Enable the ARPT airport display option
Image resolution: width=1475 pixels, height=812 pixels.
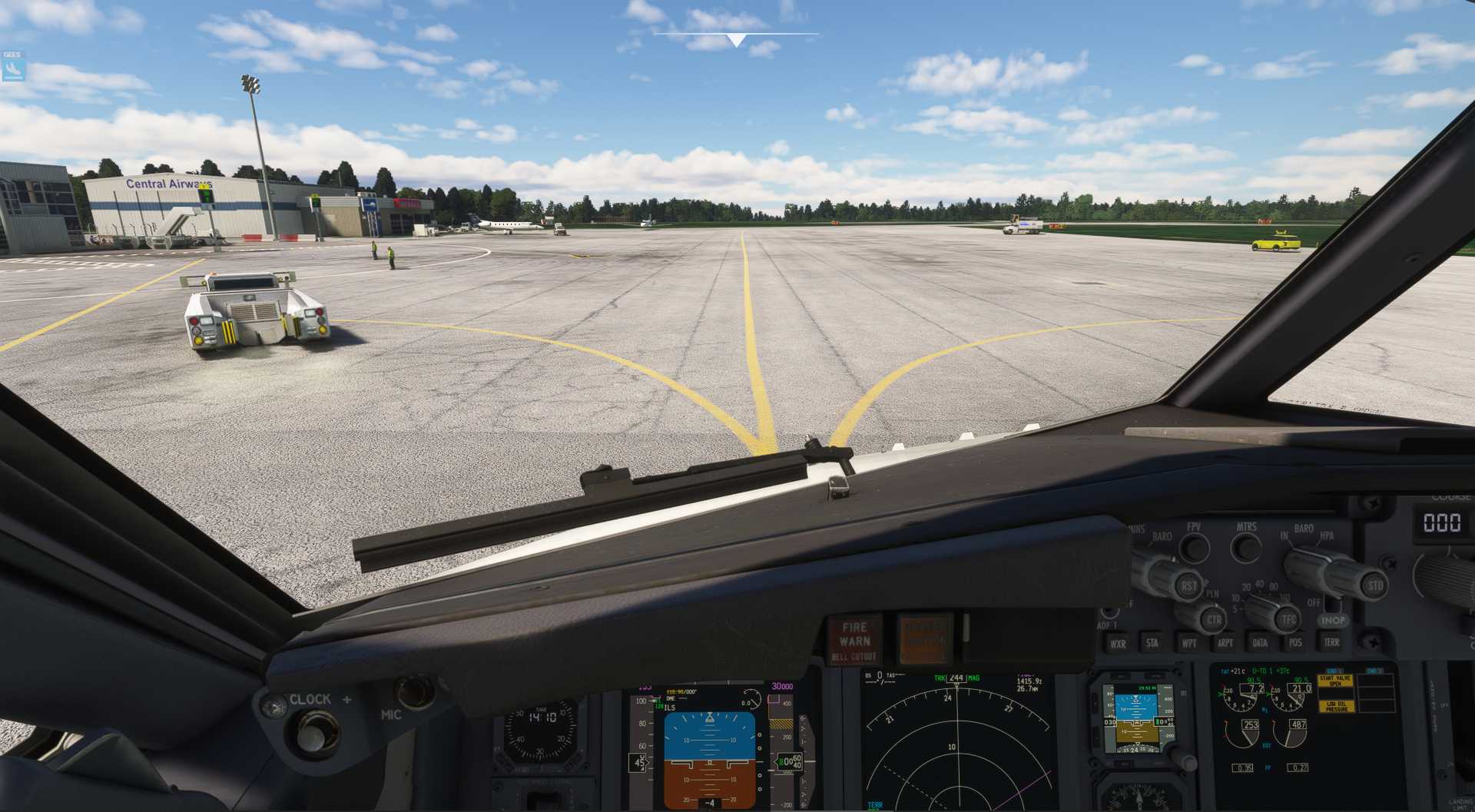point(1225,643)
